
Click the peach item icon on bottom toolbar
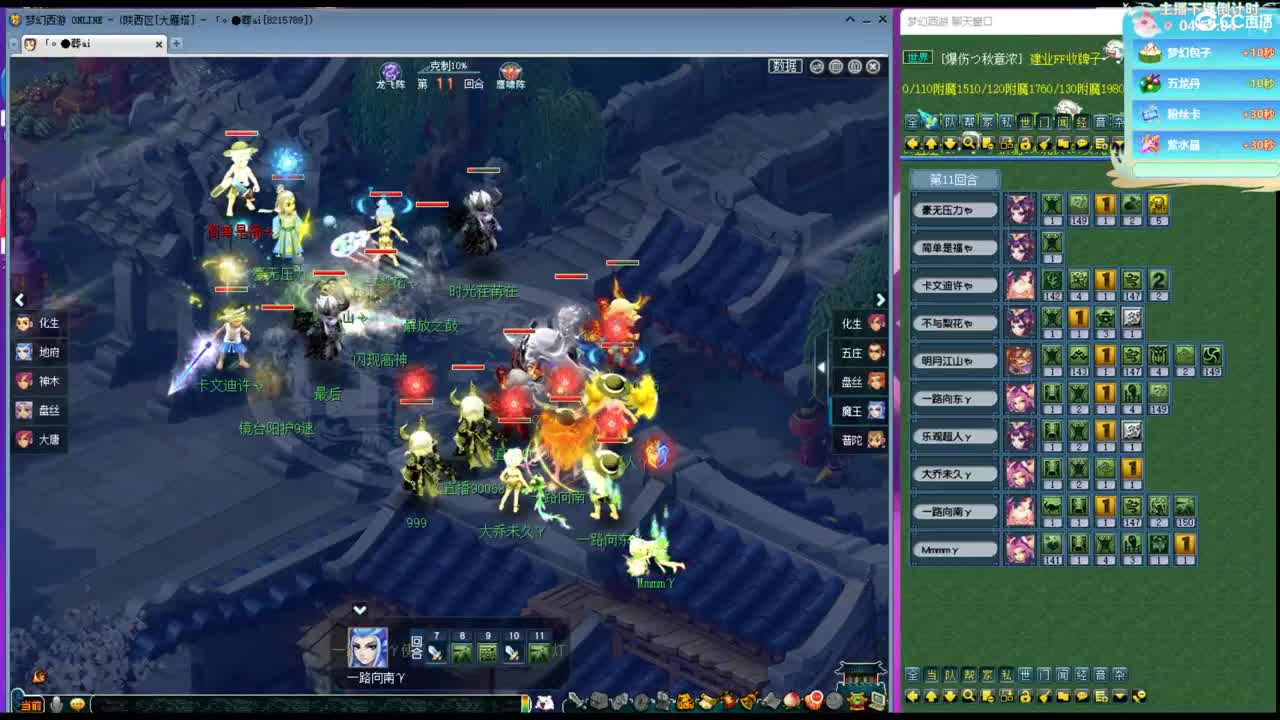tap(792, 701)
